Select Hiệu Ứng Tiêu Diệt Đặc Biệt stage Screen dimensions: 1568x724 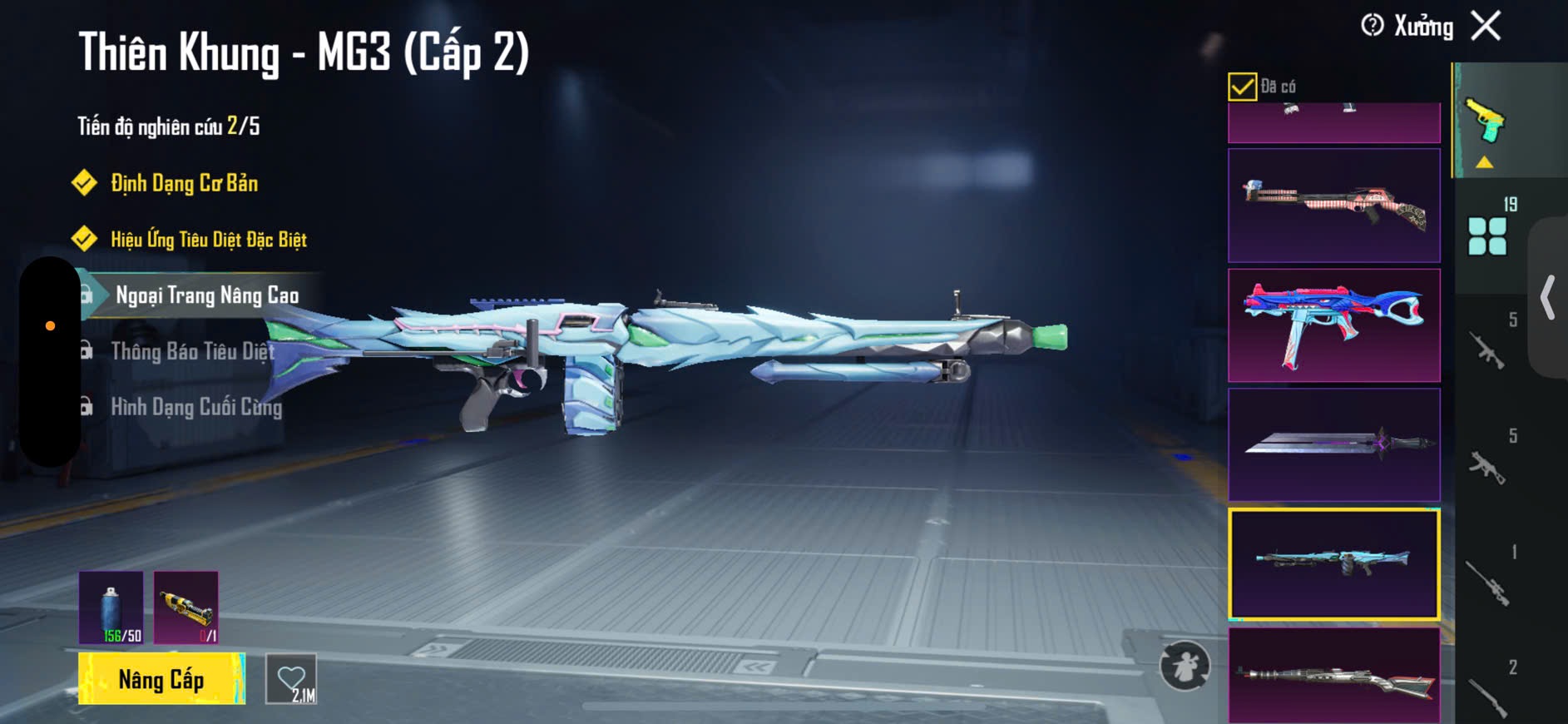pos(208,240)
